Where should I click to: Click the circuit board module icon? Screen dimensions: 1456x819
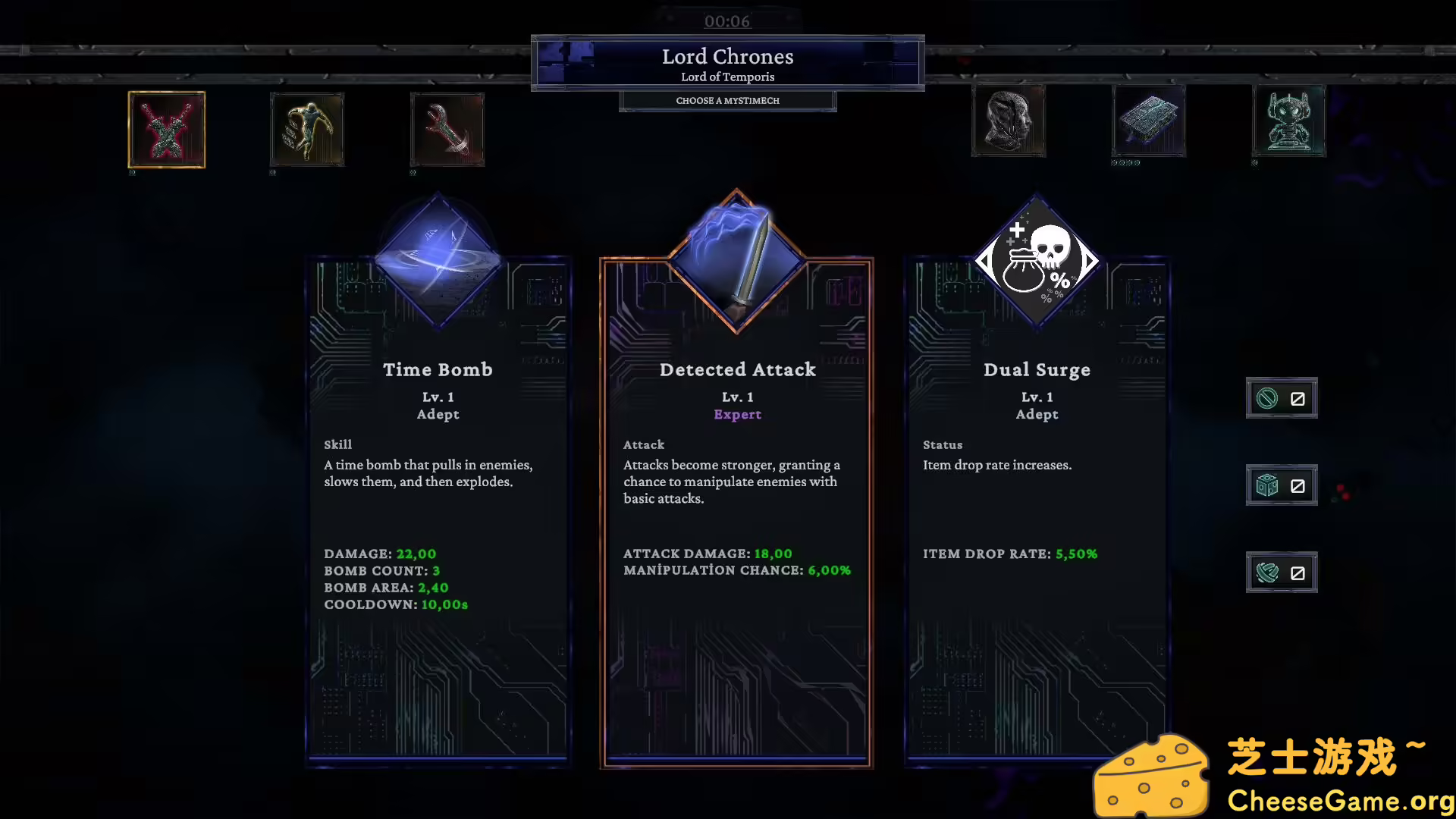1148,121
